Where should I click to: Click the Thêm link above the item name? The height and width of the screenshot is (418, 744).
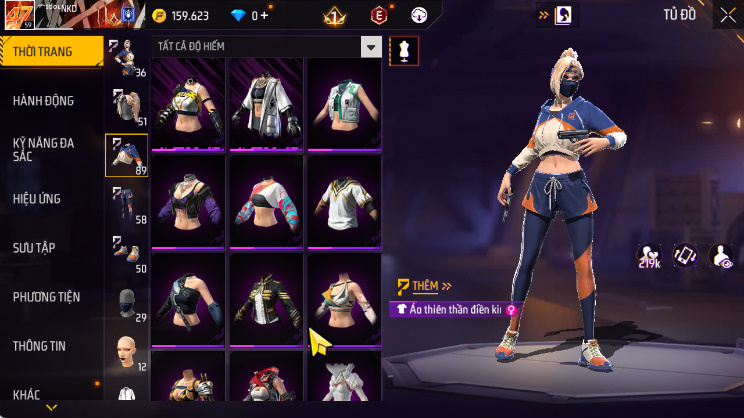pyautogui.click(x=424, y=286)
